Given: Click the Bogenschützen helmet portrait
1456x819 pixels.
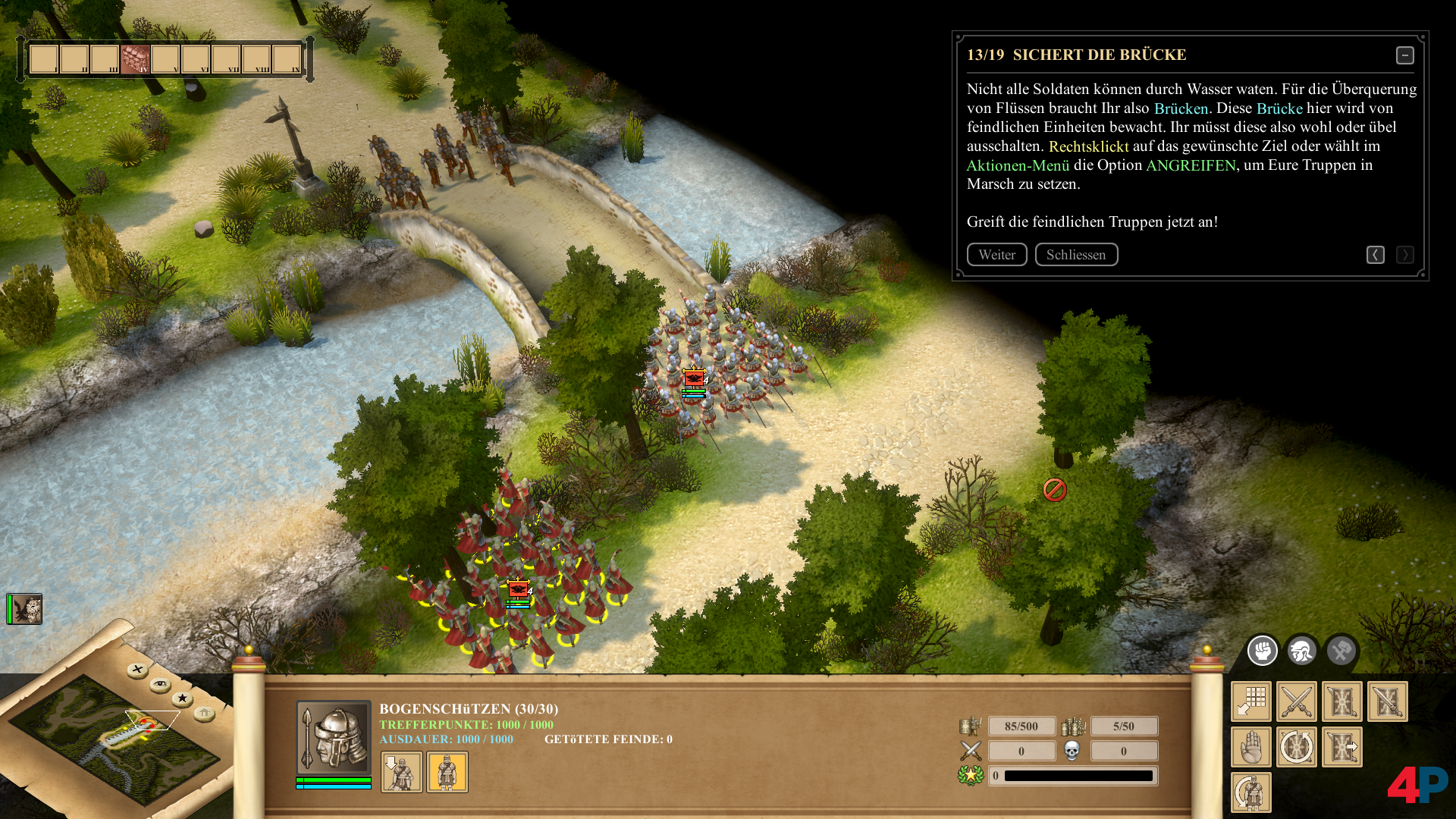Looking at the screenshot, I should click(333, 737).
